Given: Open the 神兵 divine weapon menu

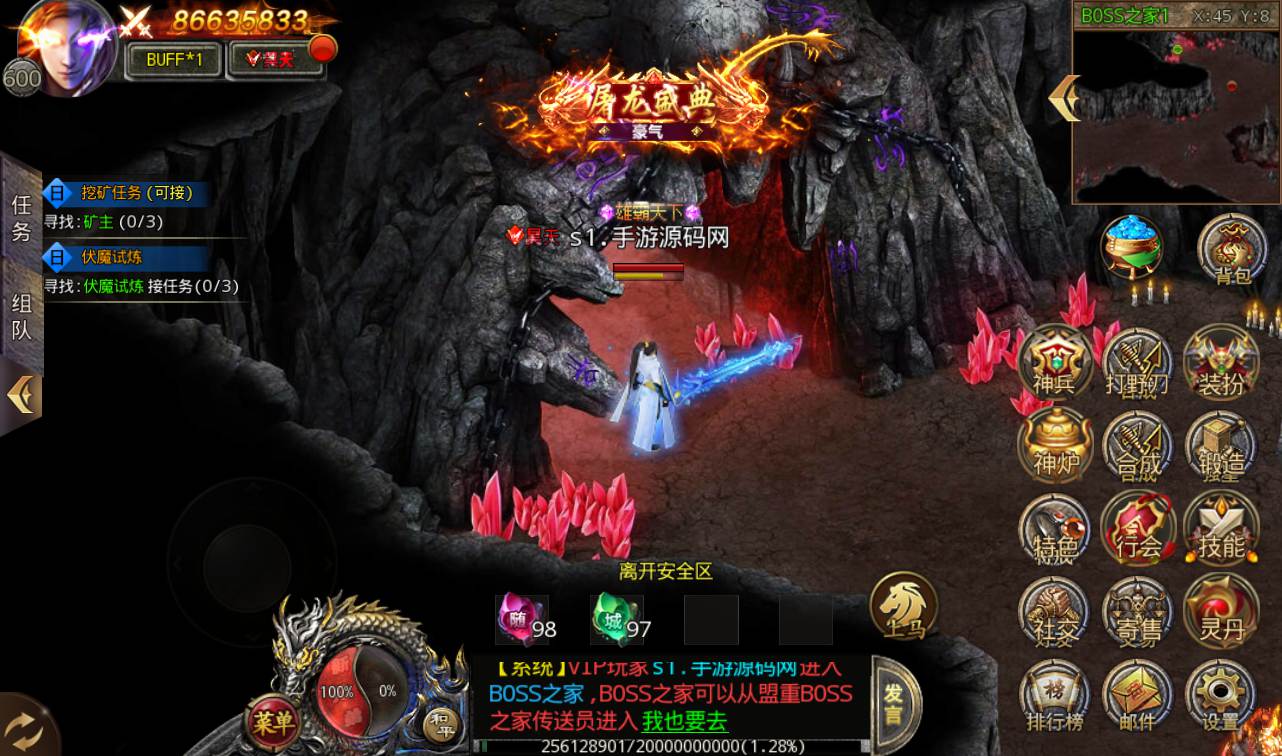Looking at the screenshot, I should coord(1054,363).
